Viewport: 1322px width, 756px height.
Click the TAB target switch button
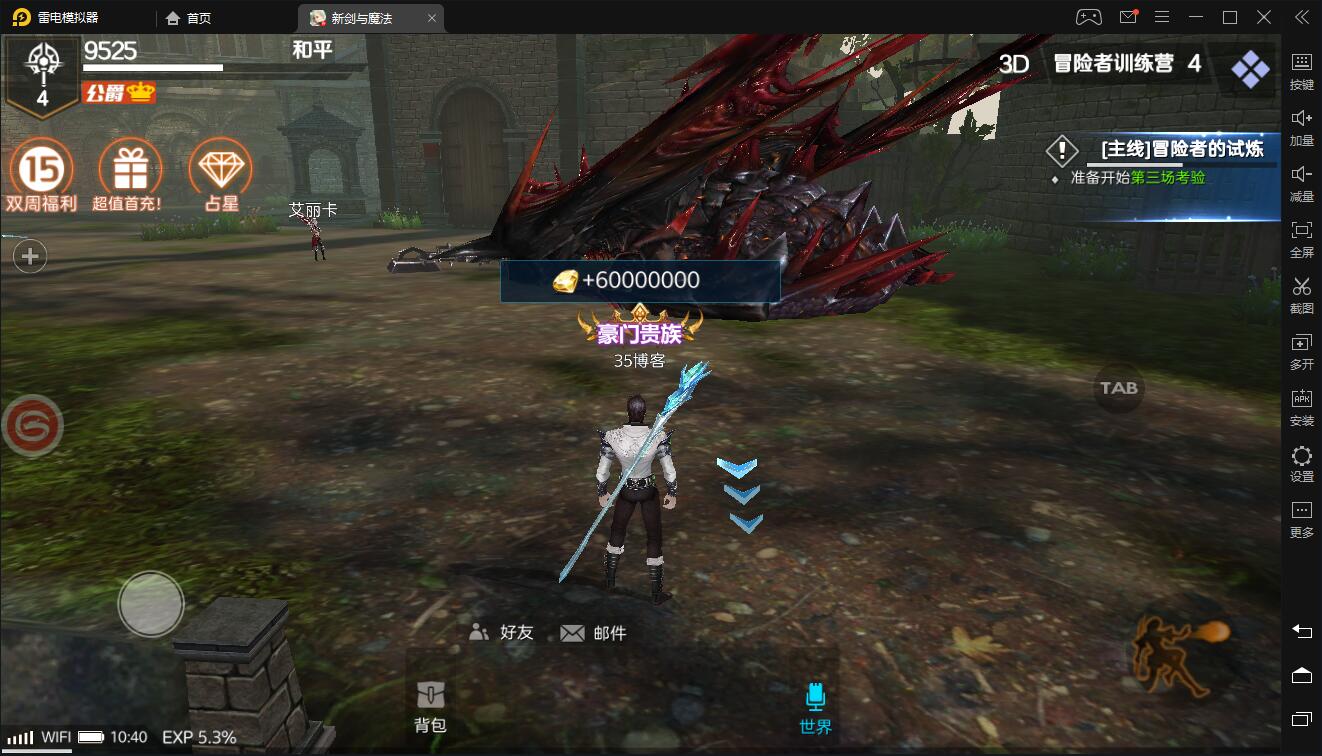[1119, 388]
